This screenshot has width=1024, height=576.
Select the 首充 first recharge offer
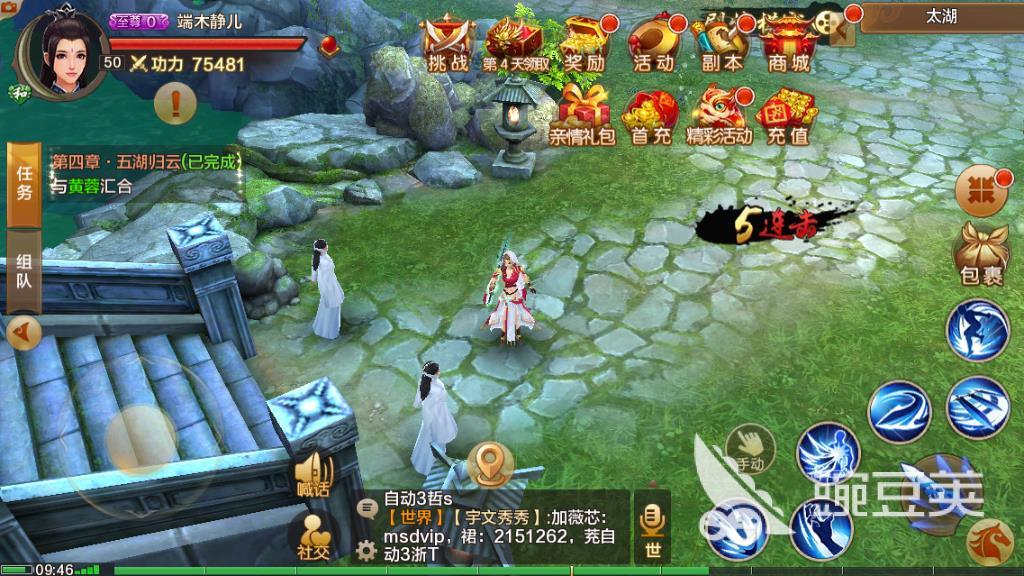tap(651, 117)
